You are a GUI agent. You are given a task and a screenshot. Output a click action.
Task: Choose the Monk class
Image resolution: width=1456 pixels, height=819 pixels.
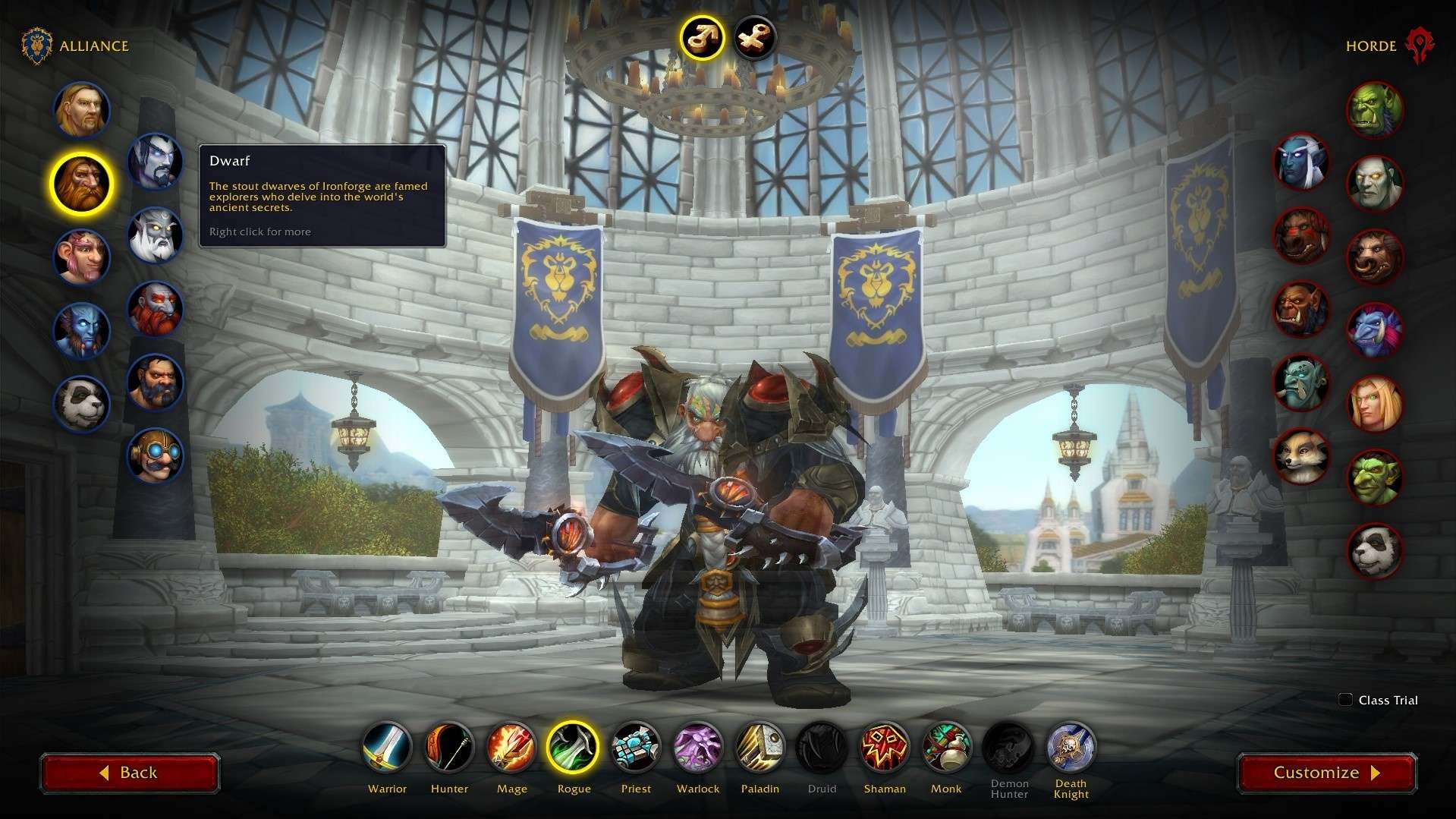[946, 747]
